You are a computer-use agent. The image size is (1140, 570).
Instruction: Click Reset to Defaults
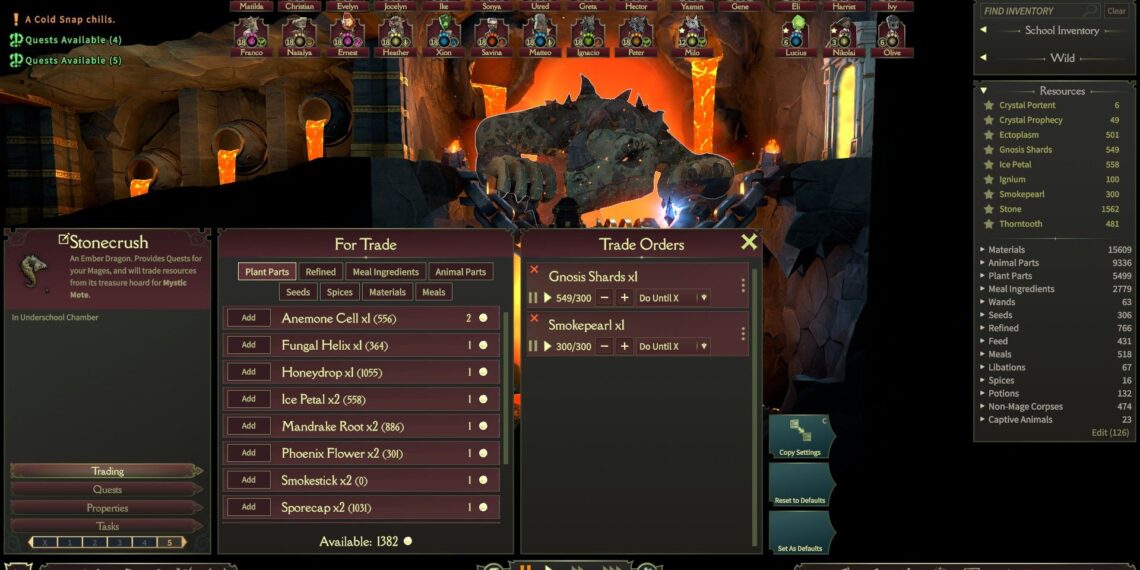pyautogui.click(x=799, y=486)
